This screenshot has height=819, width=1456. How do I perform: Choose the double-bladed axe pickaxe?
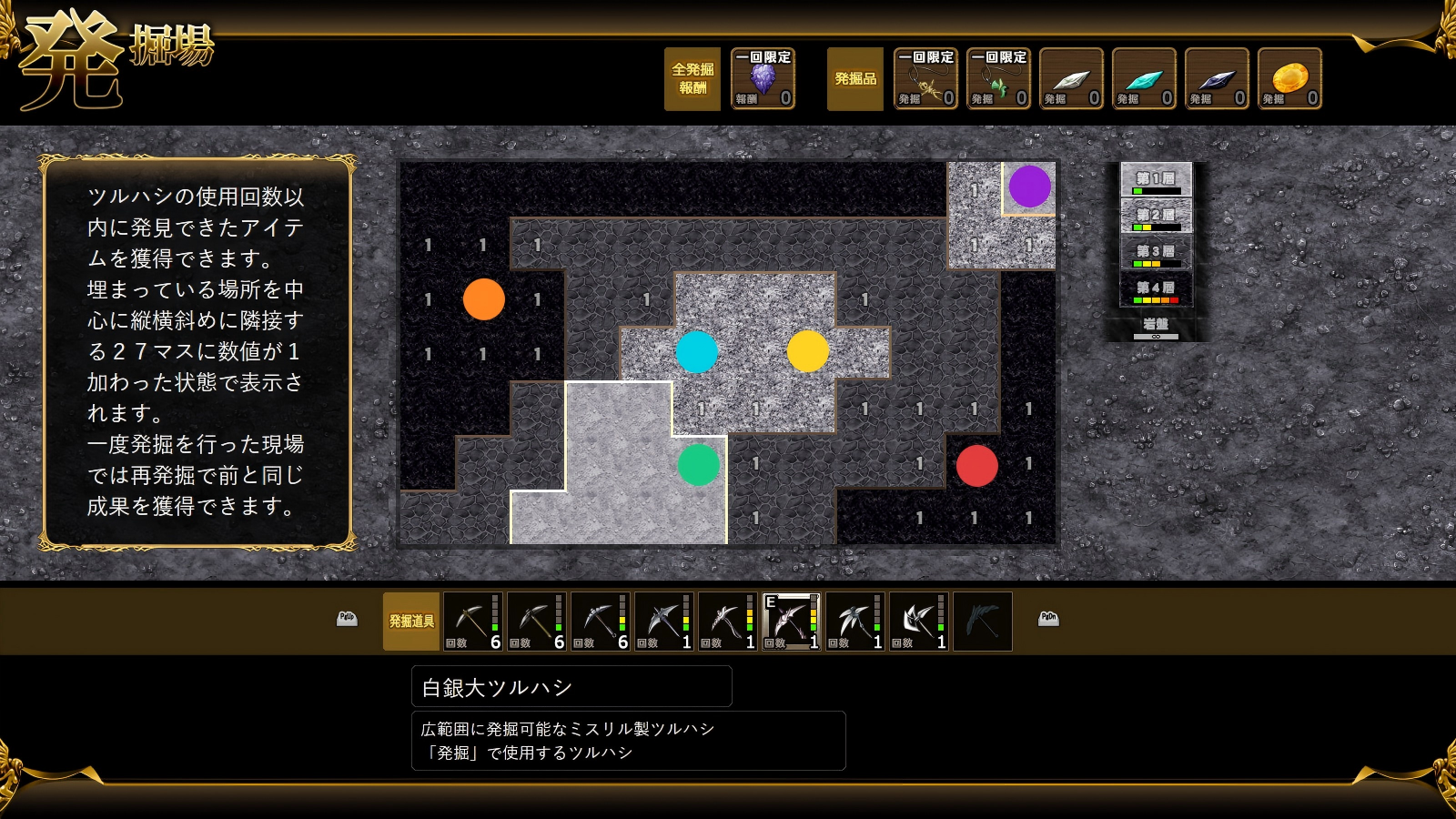[x=918, y=622]
